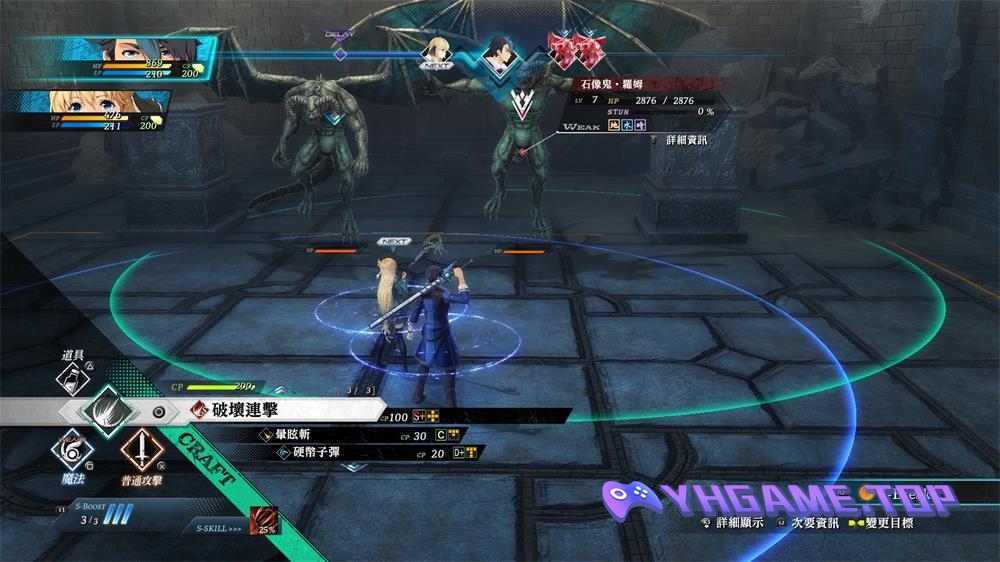The height and width of the screenshot is (562, 1000).
Task: Click the blonde character turn-order icon
Action: 437,50
